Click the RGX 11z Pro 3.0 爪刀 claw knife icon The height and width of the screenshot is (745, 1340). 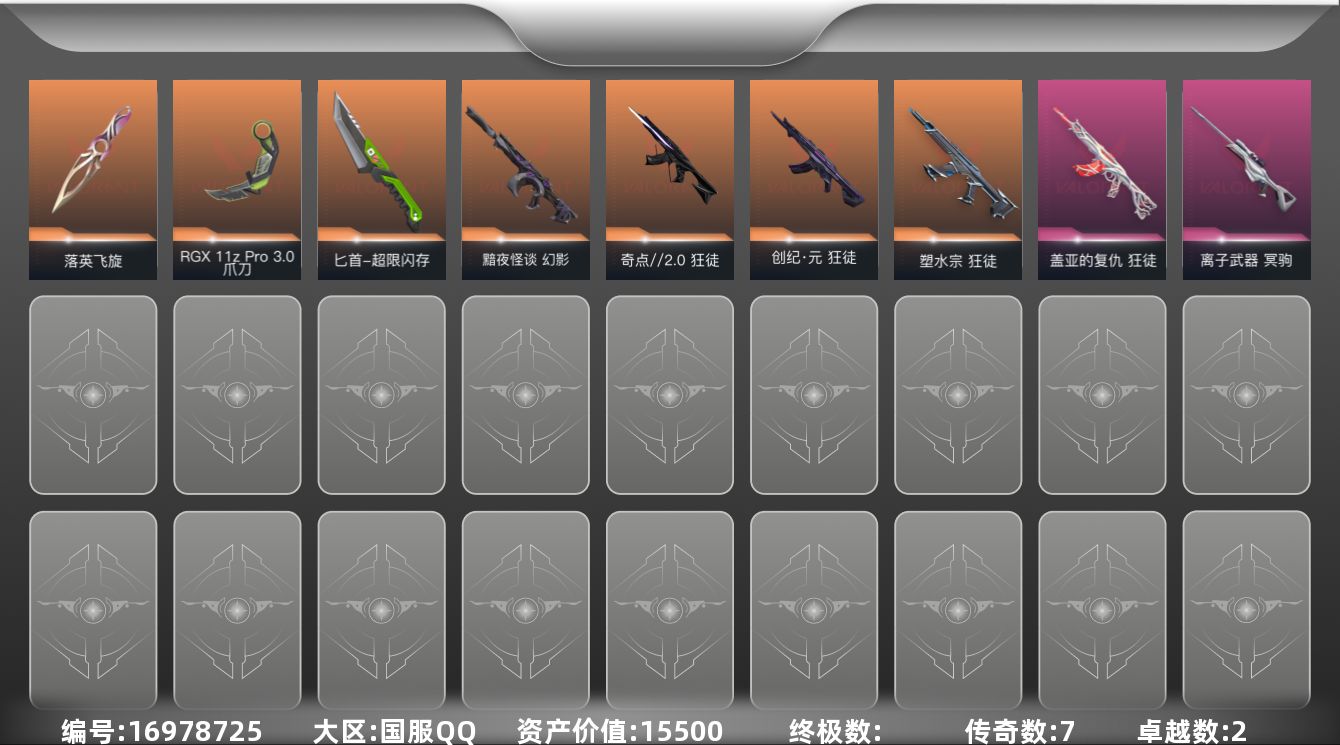[x=236, y=160]
